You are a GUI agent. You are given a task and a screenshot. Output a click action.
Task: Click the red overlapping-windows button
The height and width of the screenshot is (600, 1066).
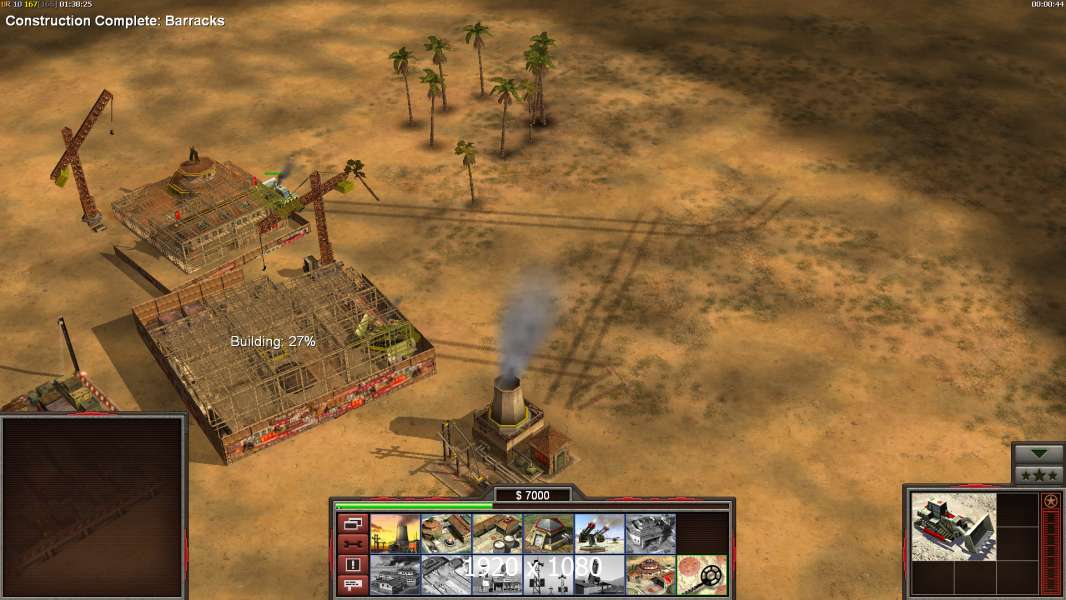tap(352, 523)
